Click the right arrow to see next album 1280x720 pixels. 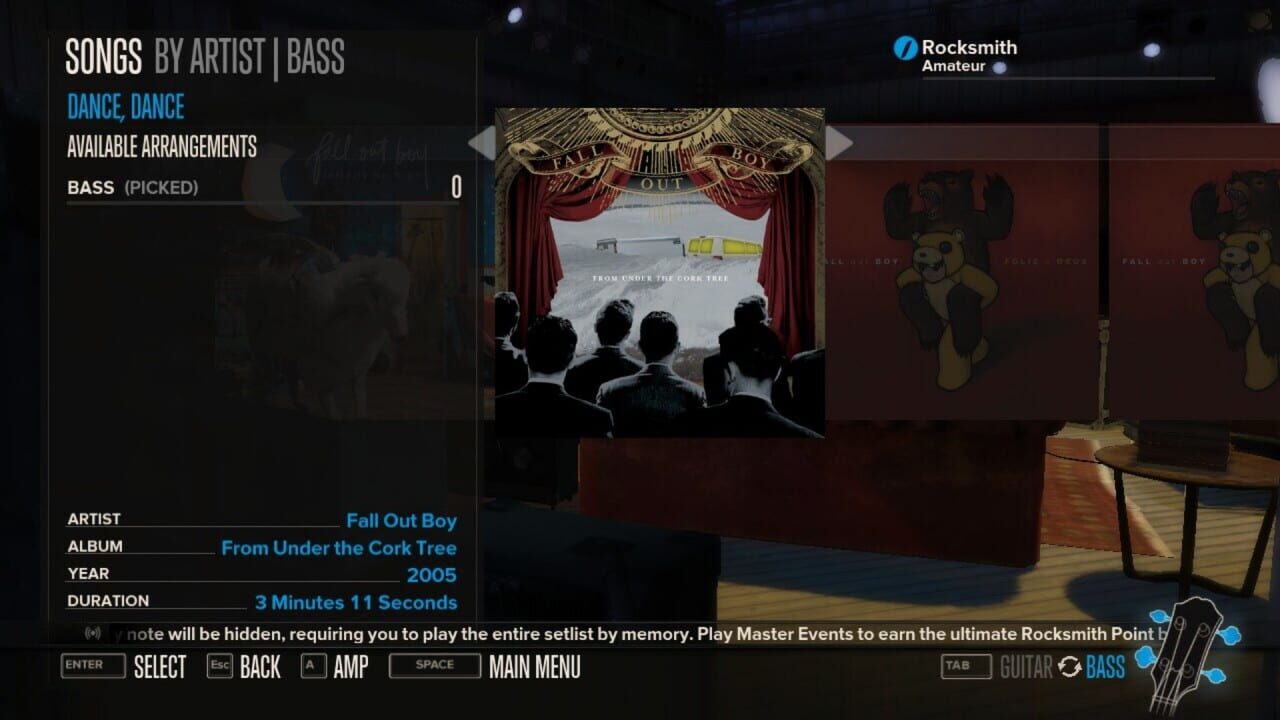(840, 143)
